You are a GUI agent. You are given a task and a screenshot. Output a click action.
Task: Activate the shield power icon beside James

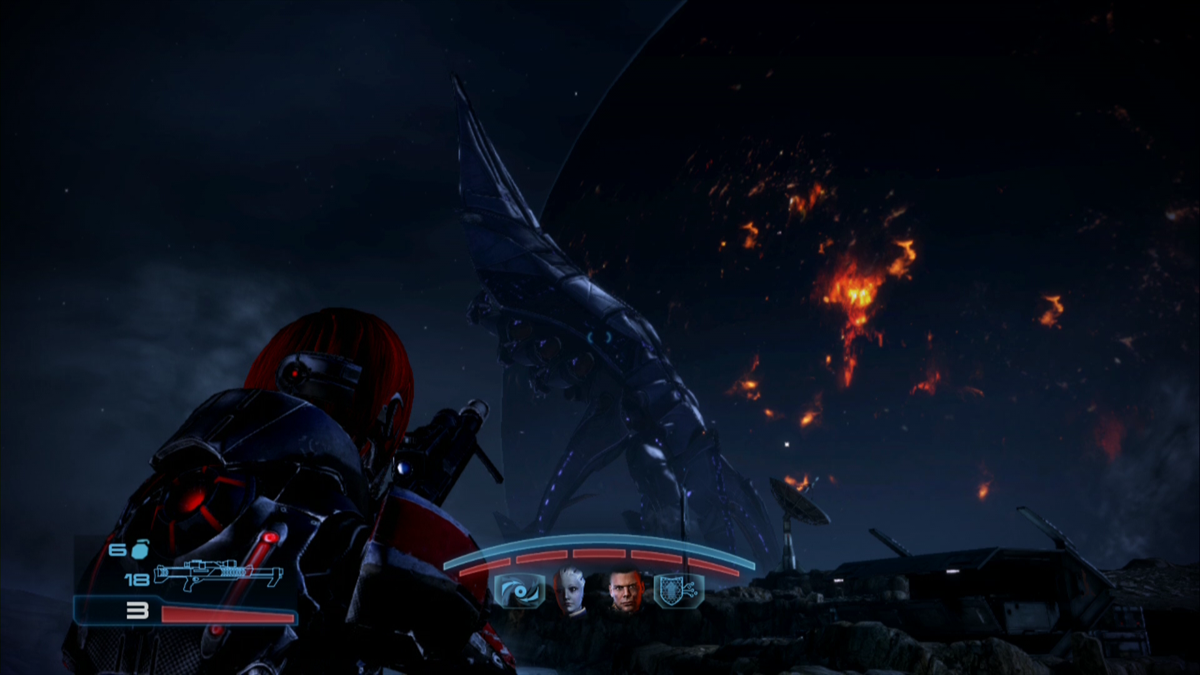click(678, 590)
